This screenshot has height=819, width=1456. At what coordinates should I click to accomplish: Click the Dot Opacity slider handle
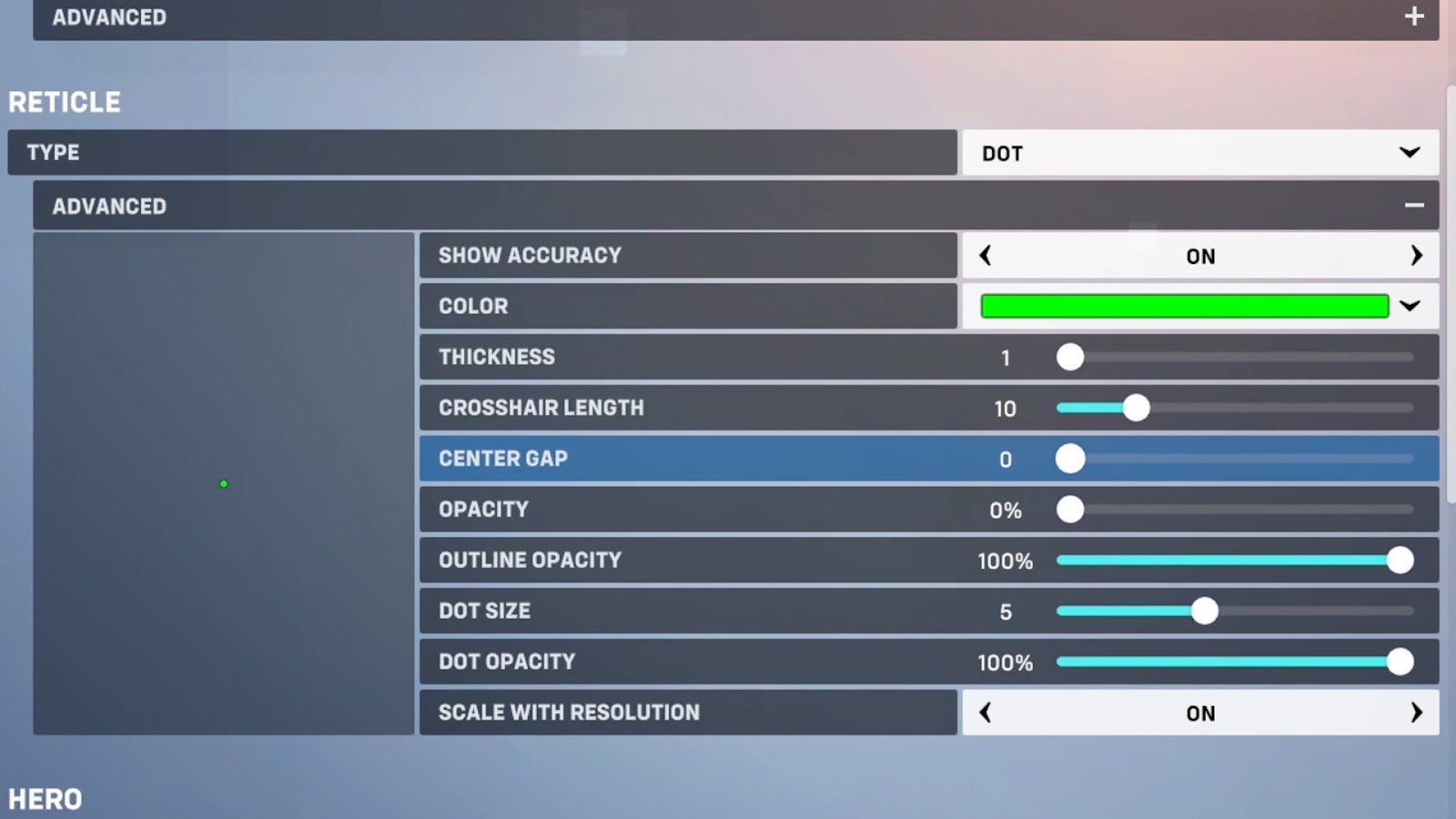(1400, 662)
